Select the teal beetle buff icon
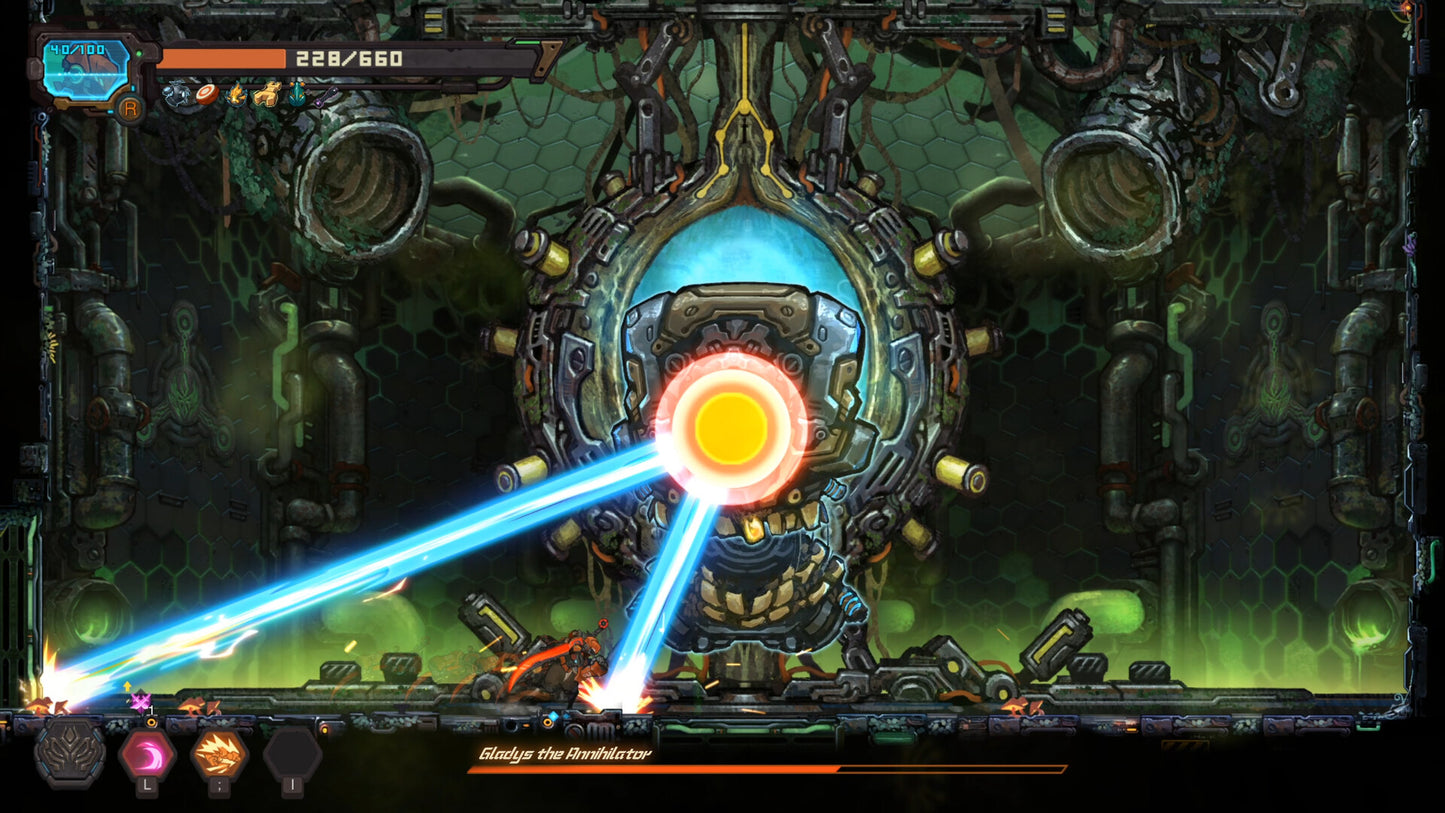 point(296,93)
